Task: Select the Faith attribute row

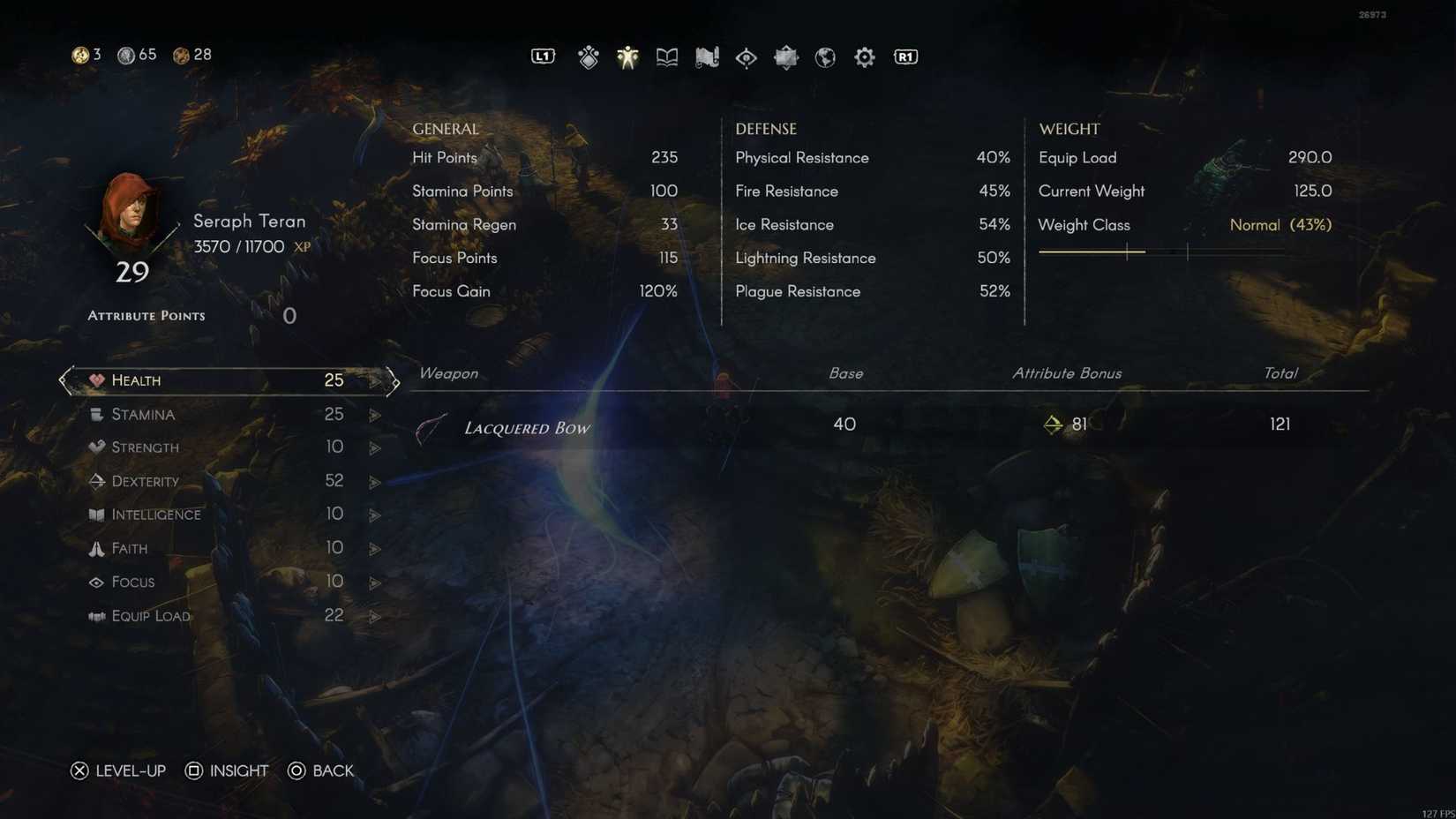Action: pyautogui.click(x=221, y=548)
